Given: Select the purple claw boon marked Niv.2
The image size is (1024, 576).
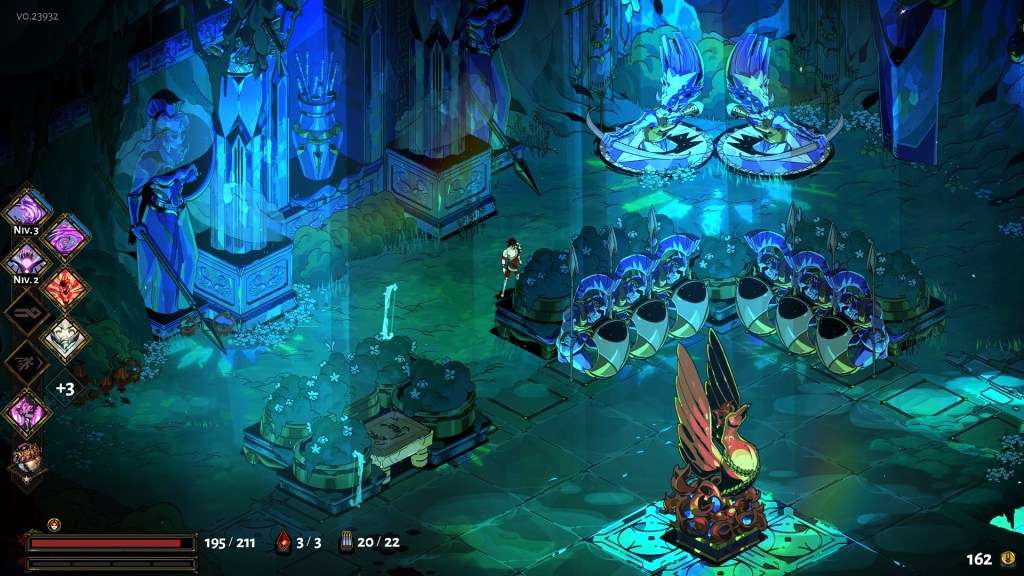Looking at the screenshot, I should tap(25, 262).
